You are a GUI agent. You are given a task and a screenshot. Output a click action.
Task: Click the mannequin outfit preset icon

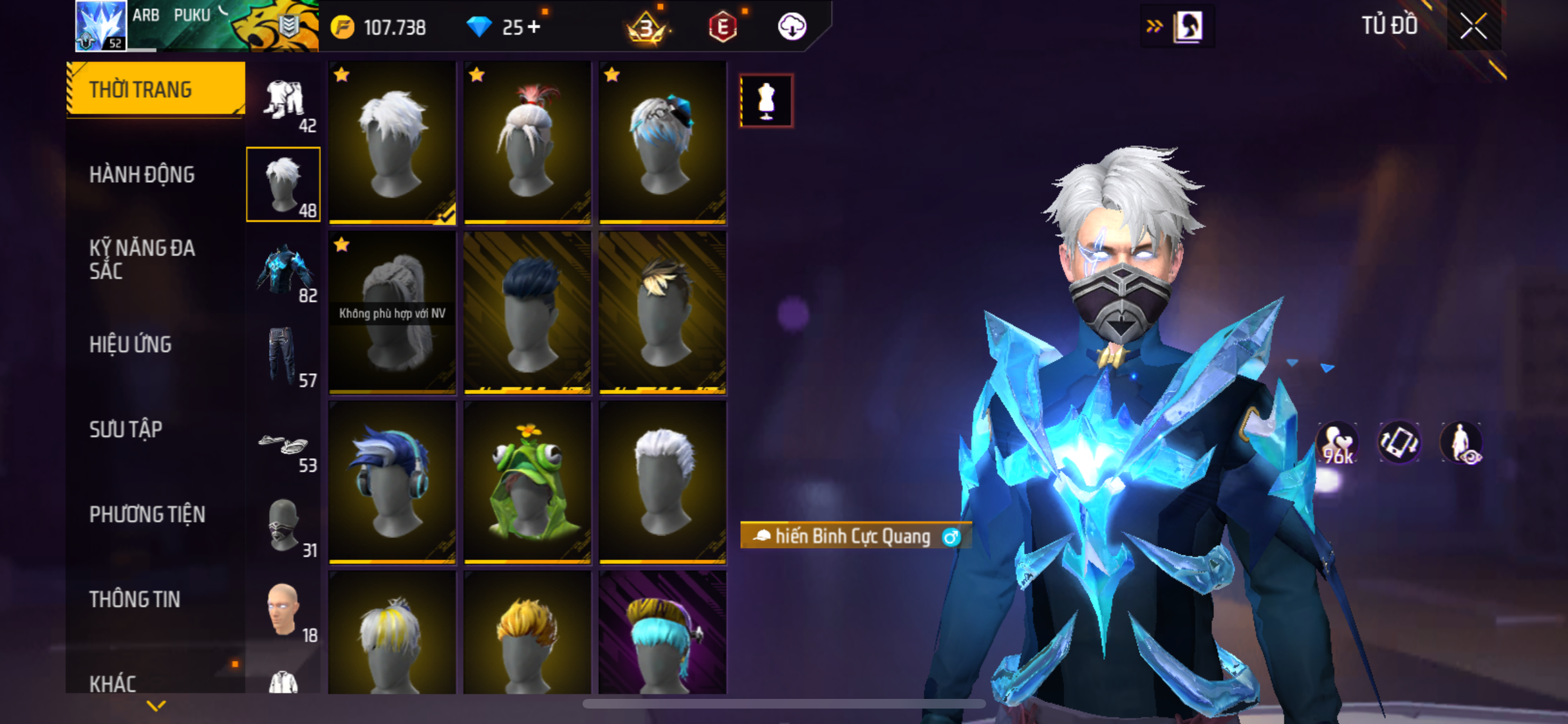click(x=766, y=101)
